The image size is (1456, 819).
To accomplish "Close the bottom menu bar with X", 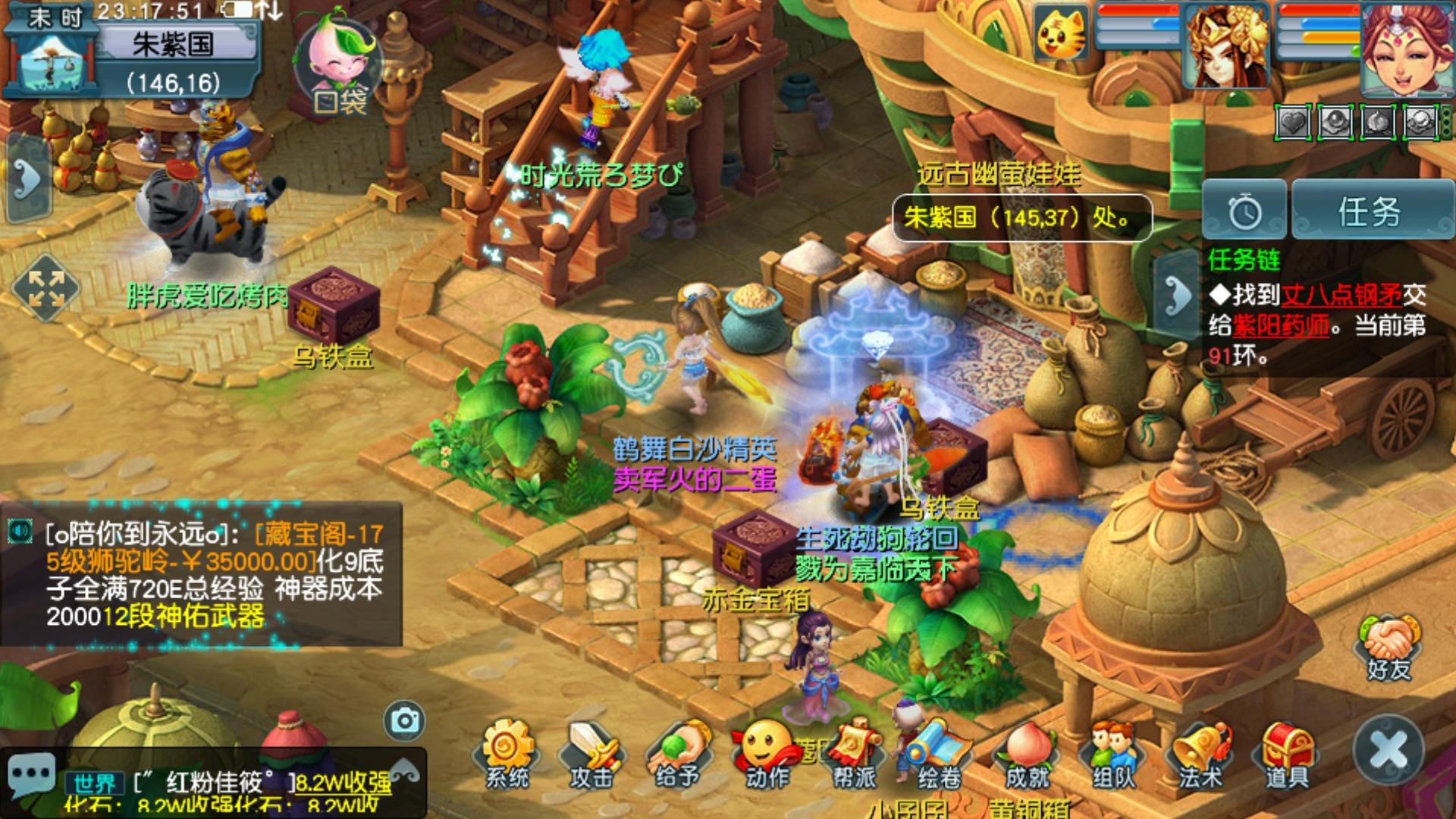I will pos(1389,750).
